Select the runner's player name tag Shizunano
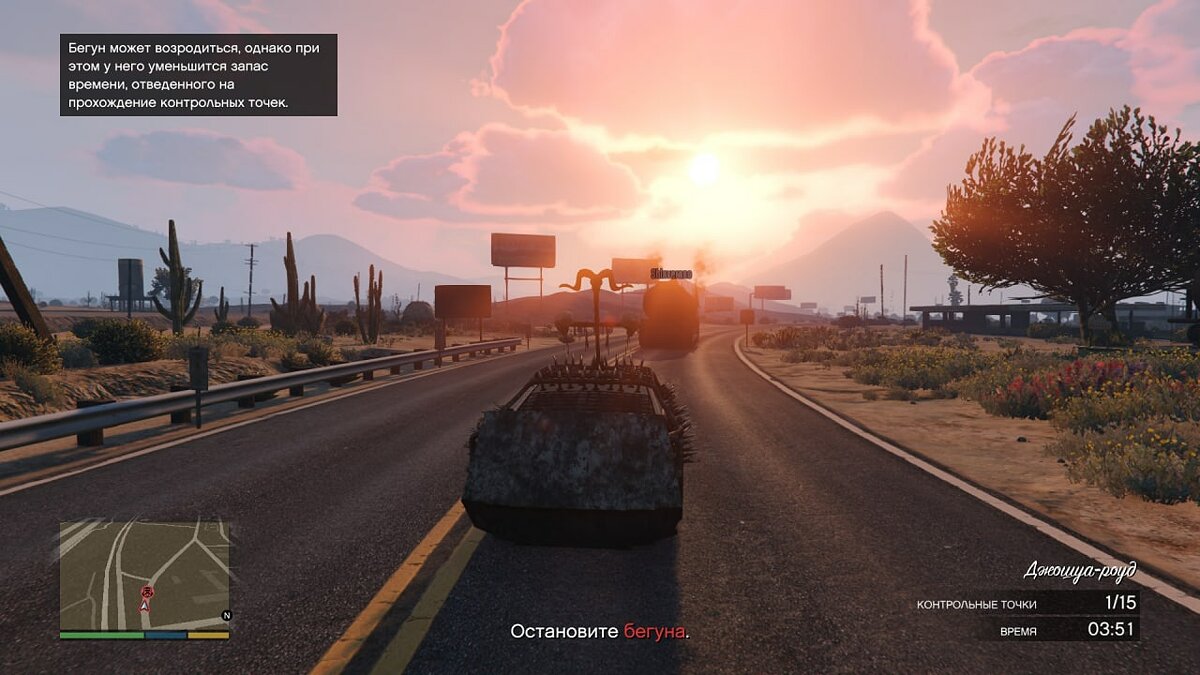 (671, 273)
